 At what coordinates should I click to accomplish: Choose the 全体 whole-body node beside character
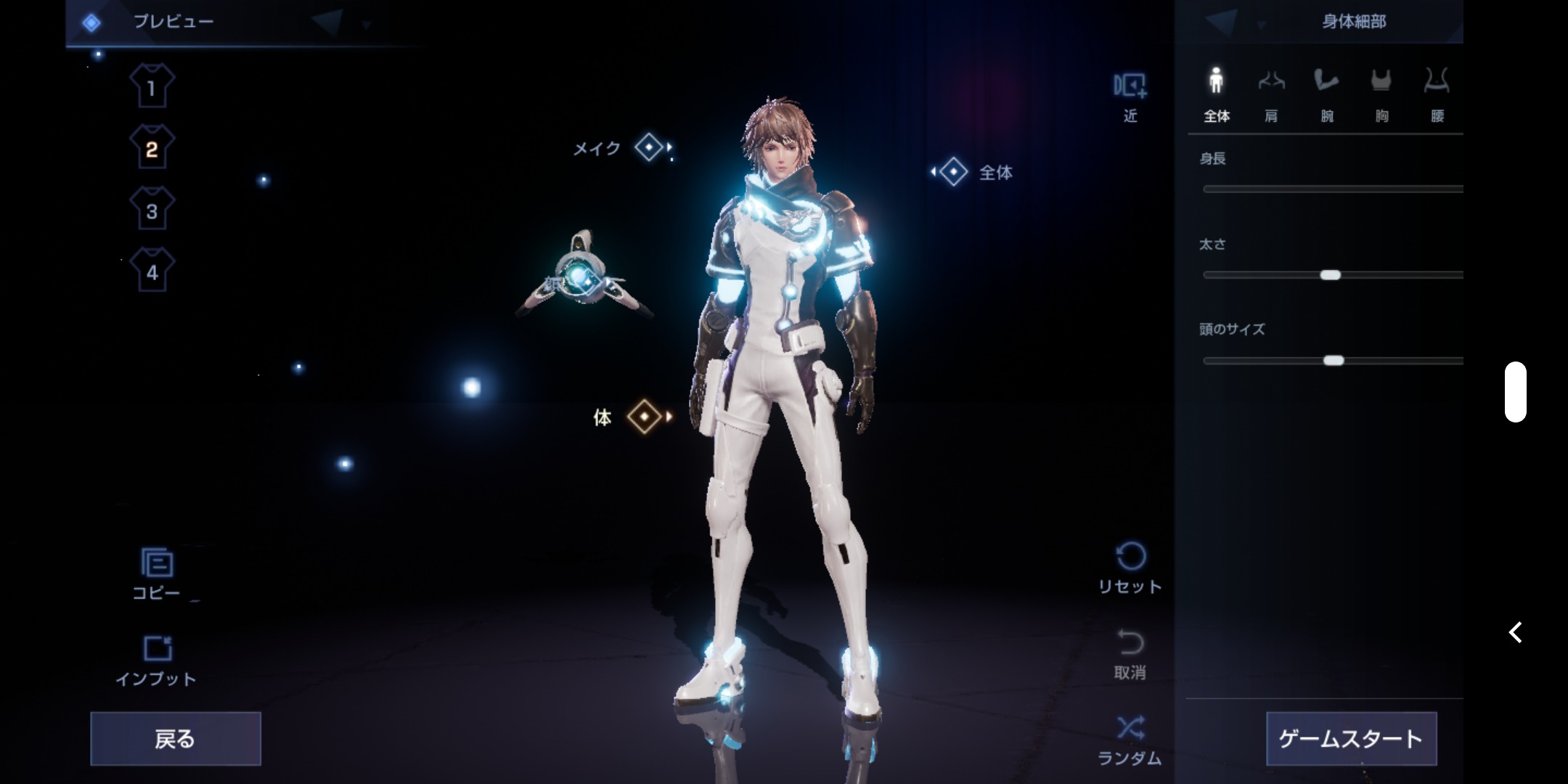point(953,172)
